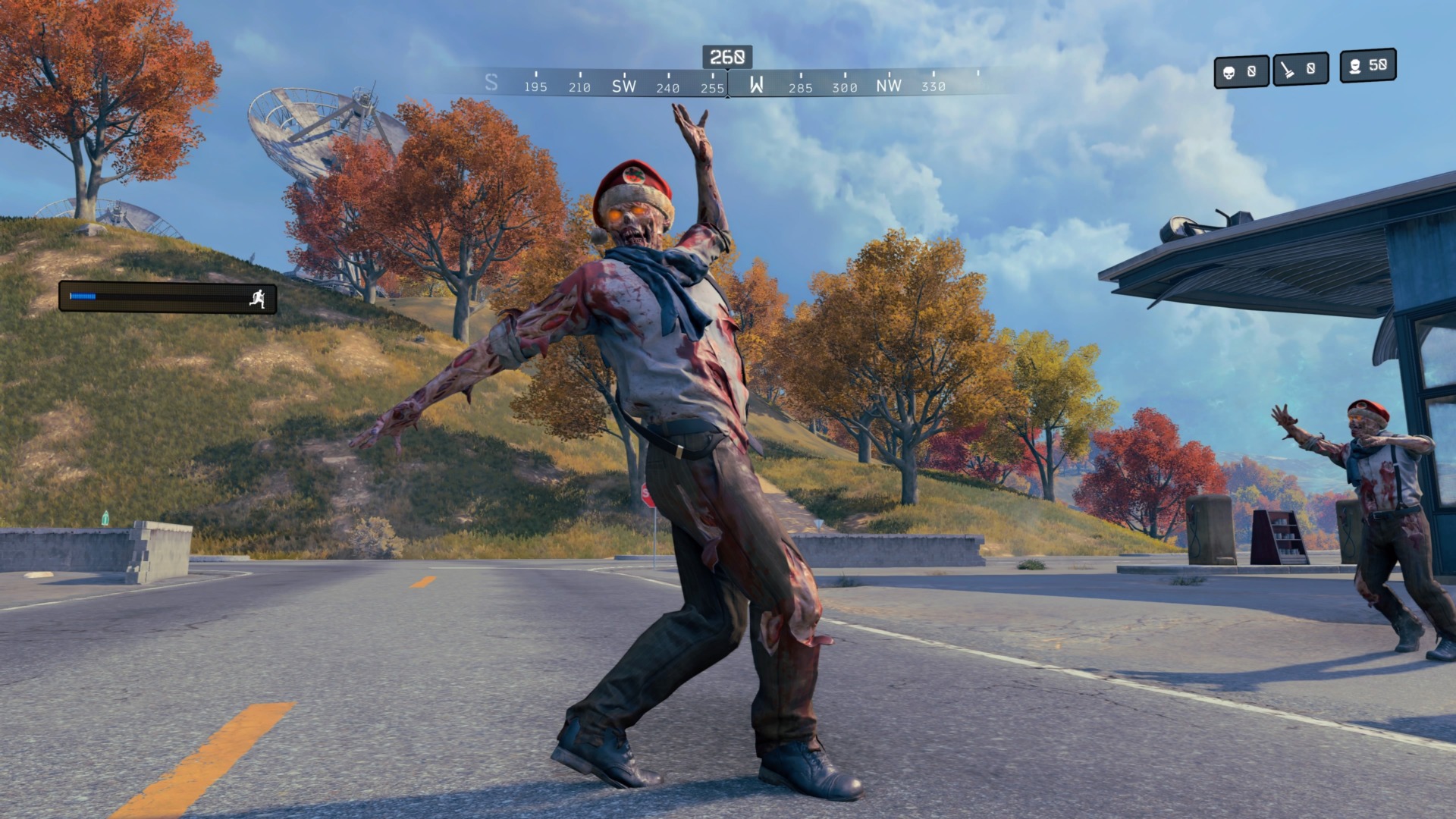Click the kill counter value of 0

tap(1254, 69)
